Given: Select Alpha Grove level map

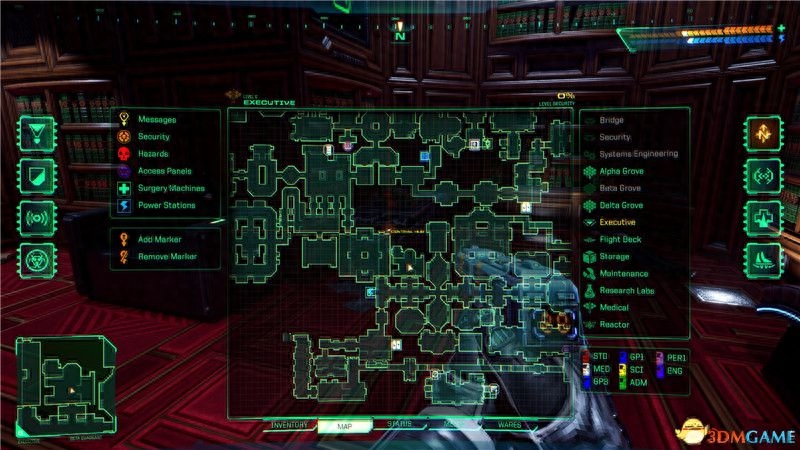Looking at the screenshot, I should [x=621, y=171].
